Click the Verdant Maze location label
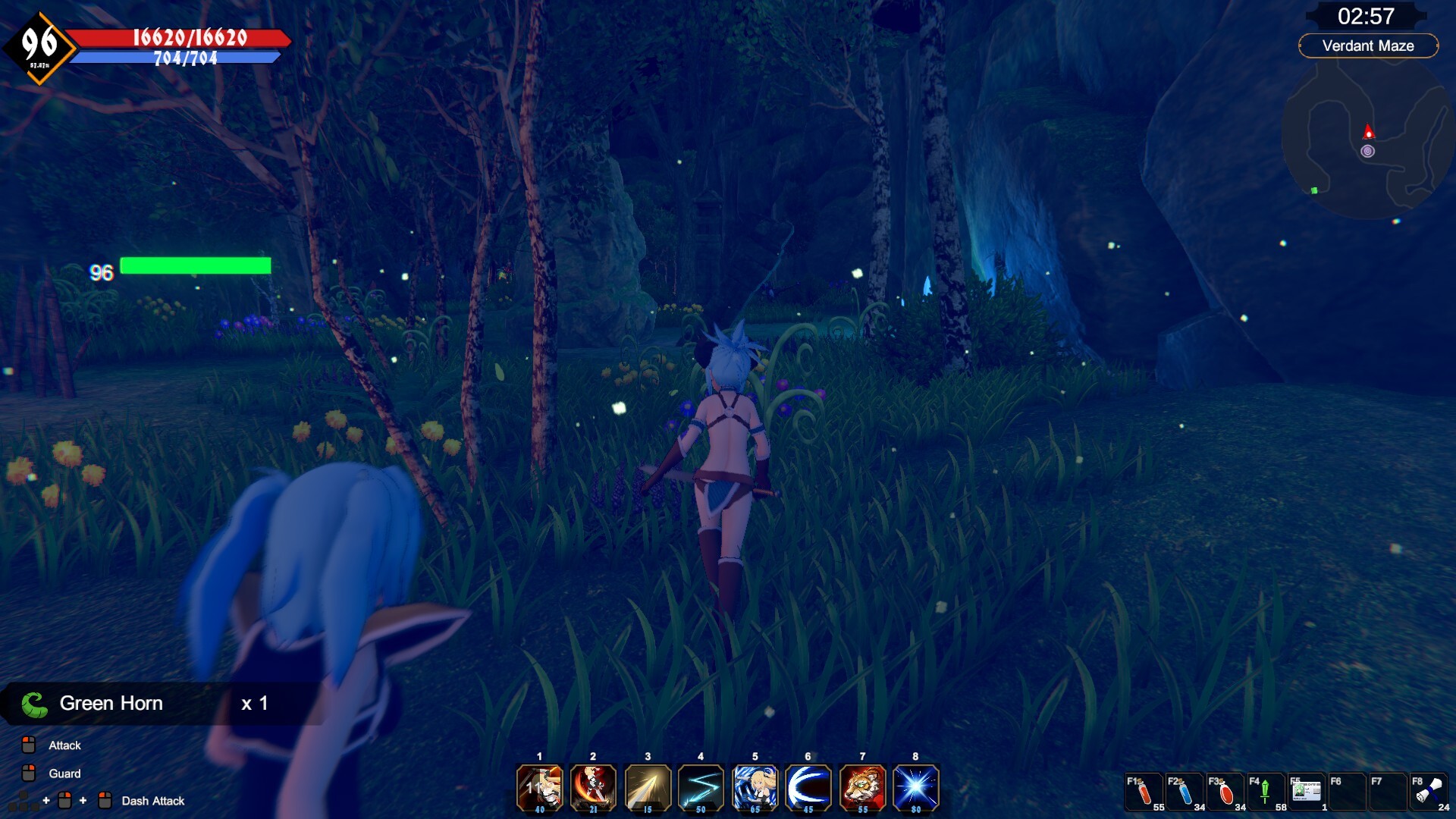1456x819 pixels. (1368, 45)
